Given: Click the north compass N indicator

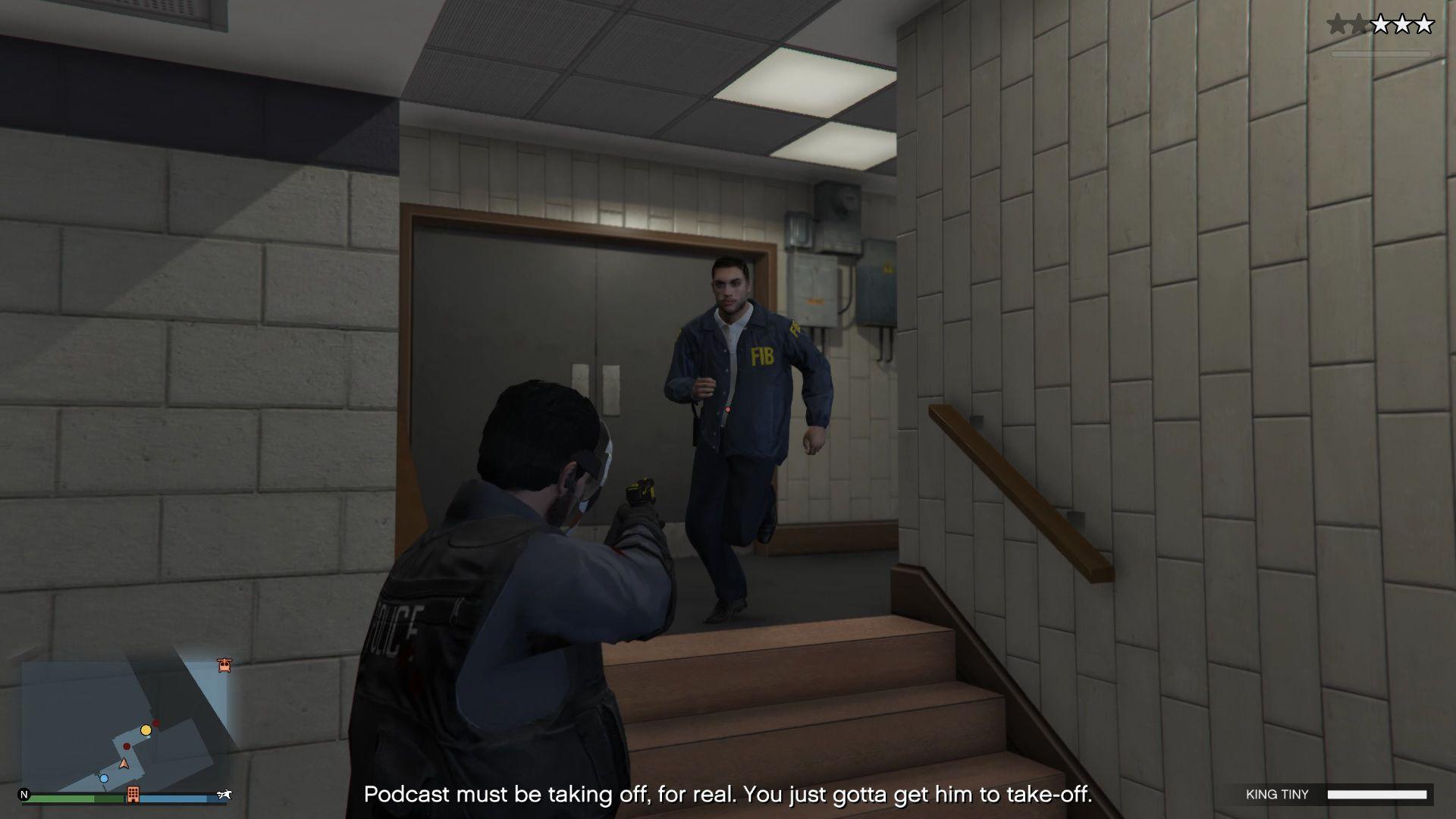Looking at the screenshot, I should click(x=25, y=794).
